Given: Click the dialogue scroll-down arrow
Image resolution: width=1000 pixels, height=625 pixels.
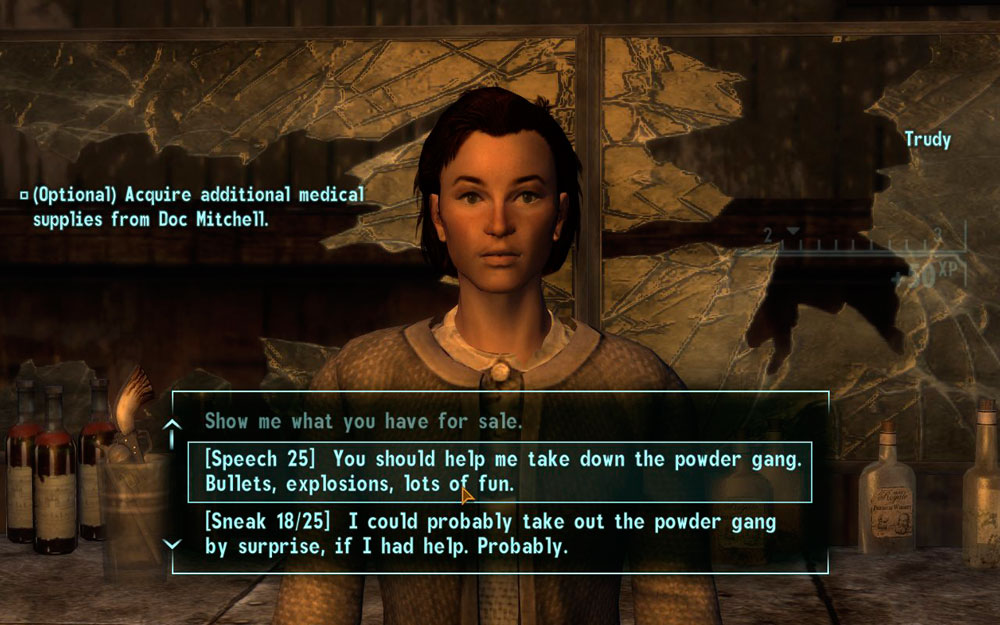Looking at the screenshot, I should (172, 543).
